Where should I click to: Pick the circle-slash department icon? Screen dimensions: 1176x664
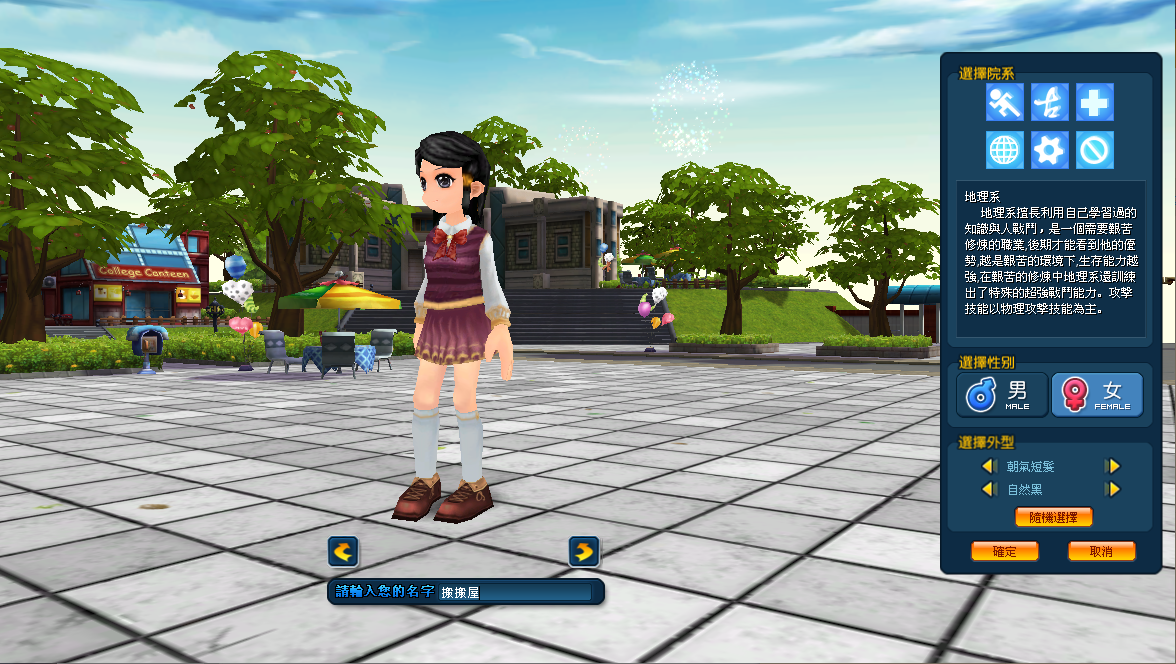[x=1094, y=150]
